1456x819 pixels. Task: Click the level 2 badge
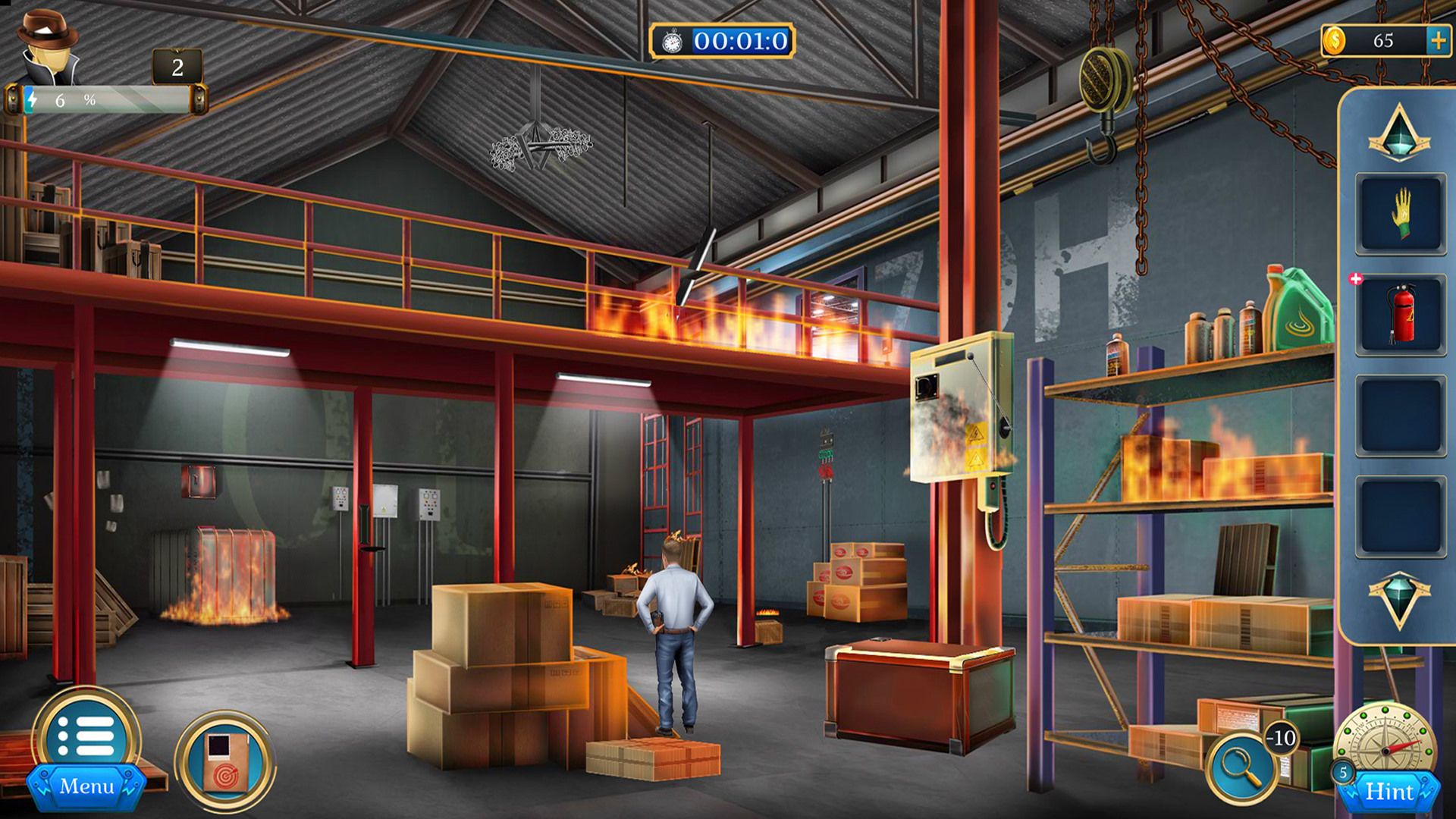(x=178, y=68)
